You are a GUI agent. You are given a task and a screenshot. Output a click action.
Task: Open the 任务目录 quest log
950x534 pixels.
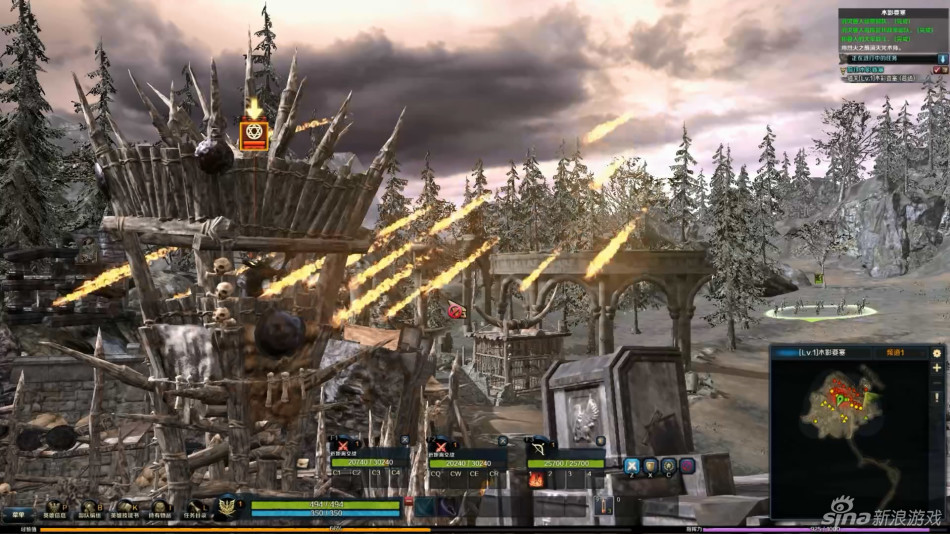(195, 510)
